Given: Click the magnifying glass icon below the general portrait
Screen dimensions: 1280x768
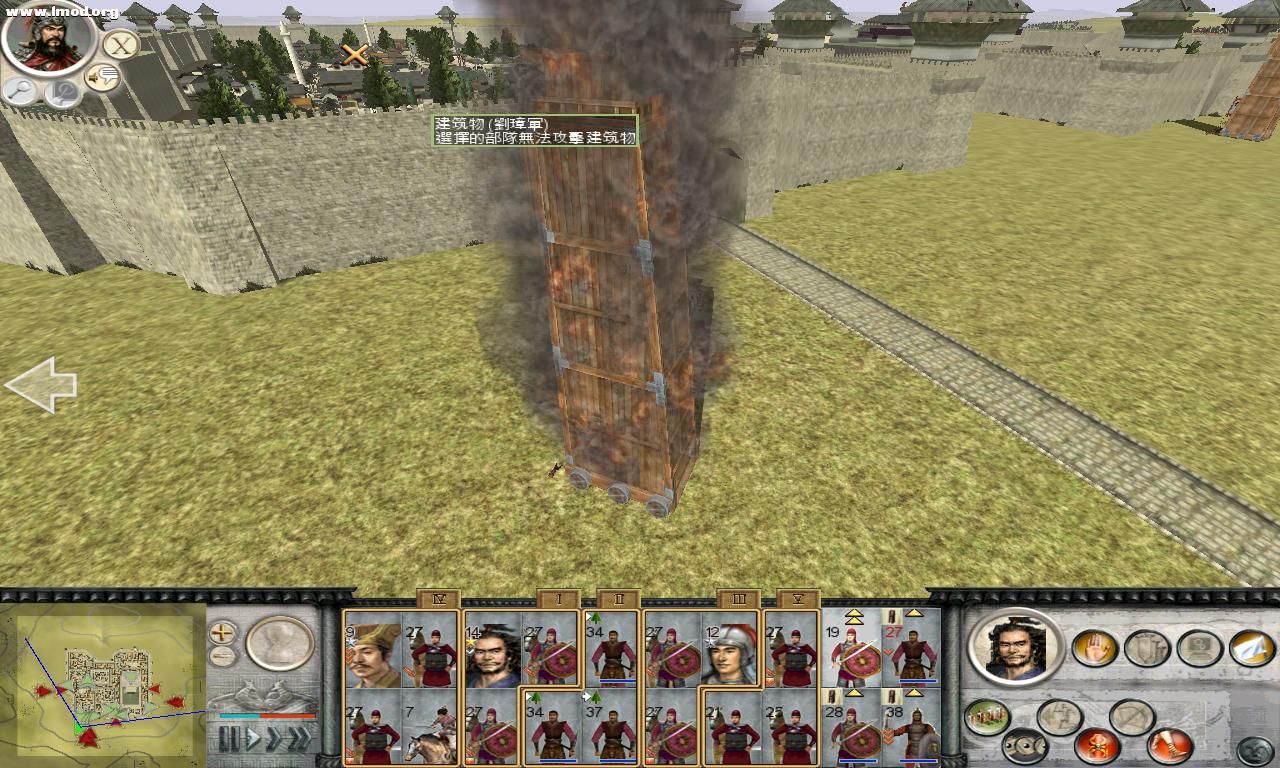Looking at the screenshot, I should (20, 91).
